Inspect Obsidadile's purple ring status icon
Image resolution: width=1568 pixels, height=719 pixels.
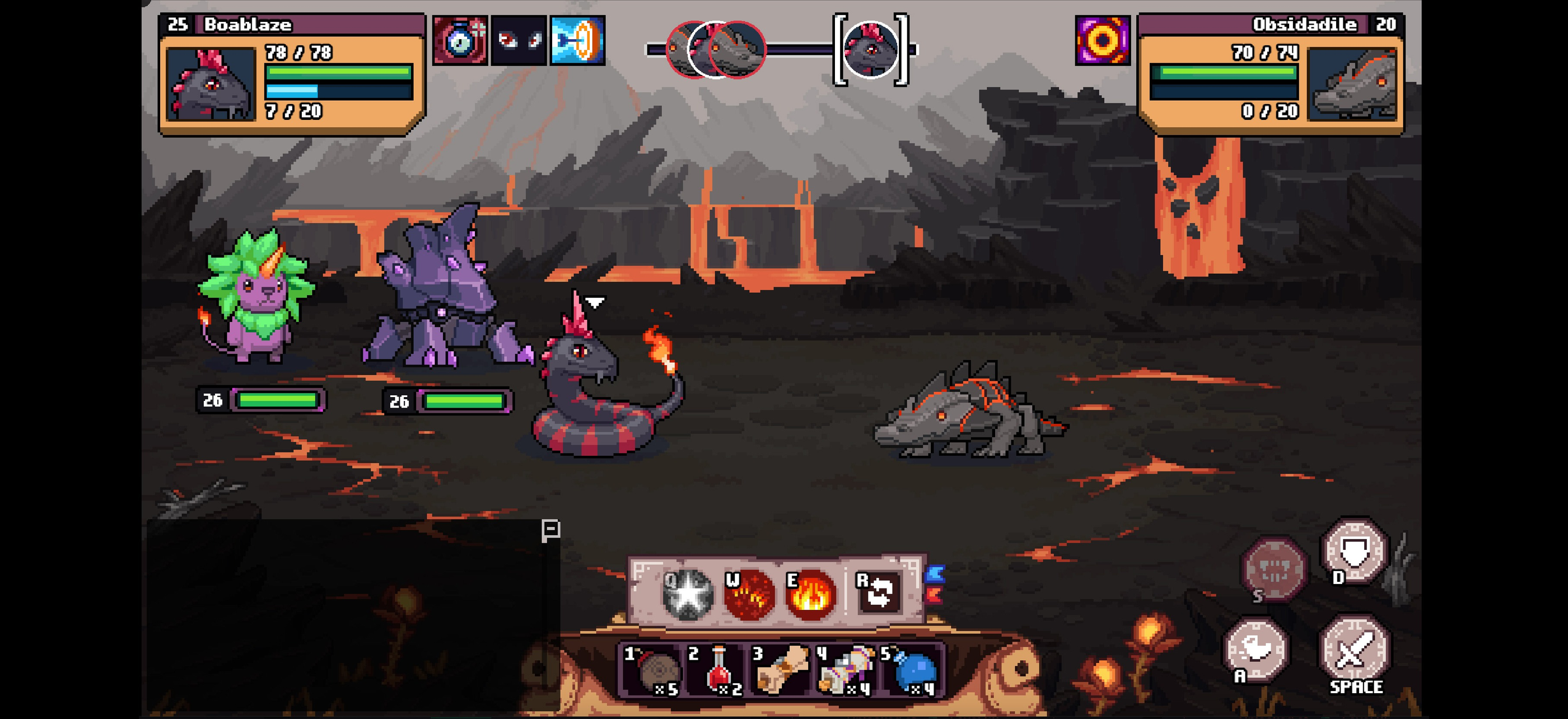(x=1102, y=40)
